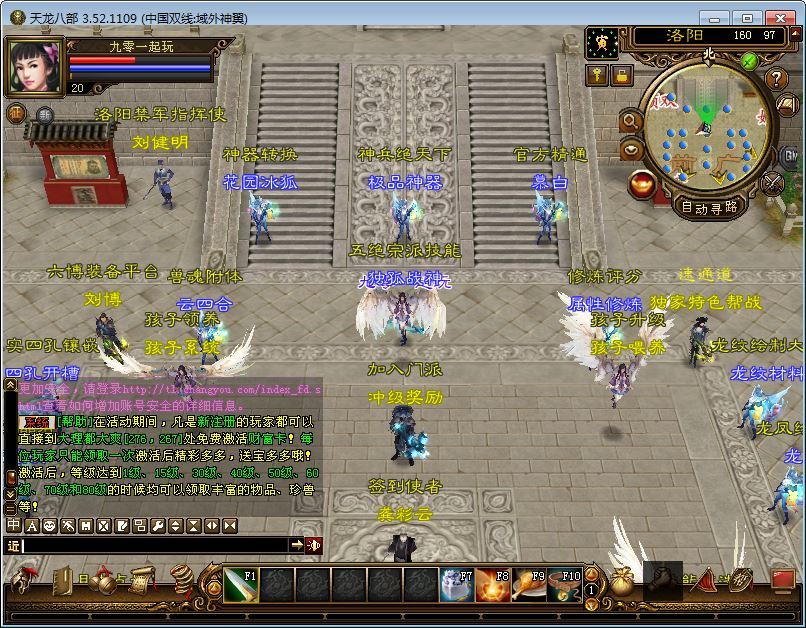Viewport: 806px width, 628px height.
Task: Click the golden key icon
Action: click(597, 75)
